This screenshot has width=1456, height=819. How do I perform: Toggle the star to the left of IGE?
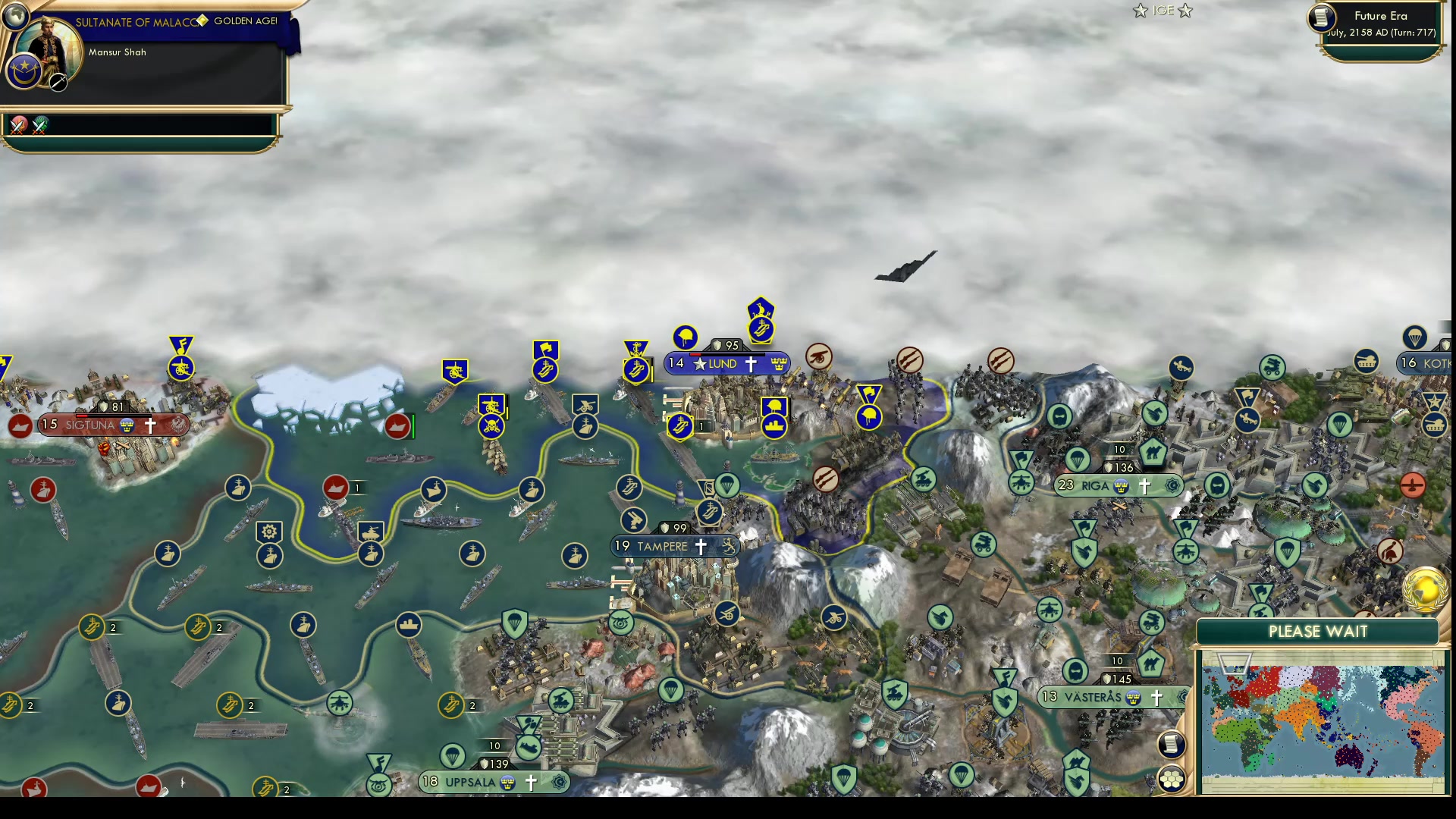click(x=1139, y=11)
